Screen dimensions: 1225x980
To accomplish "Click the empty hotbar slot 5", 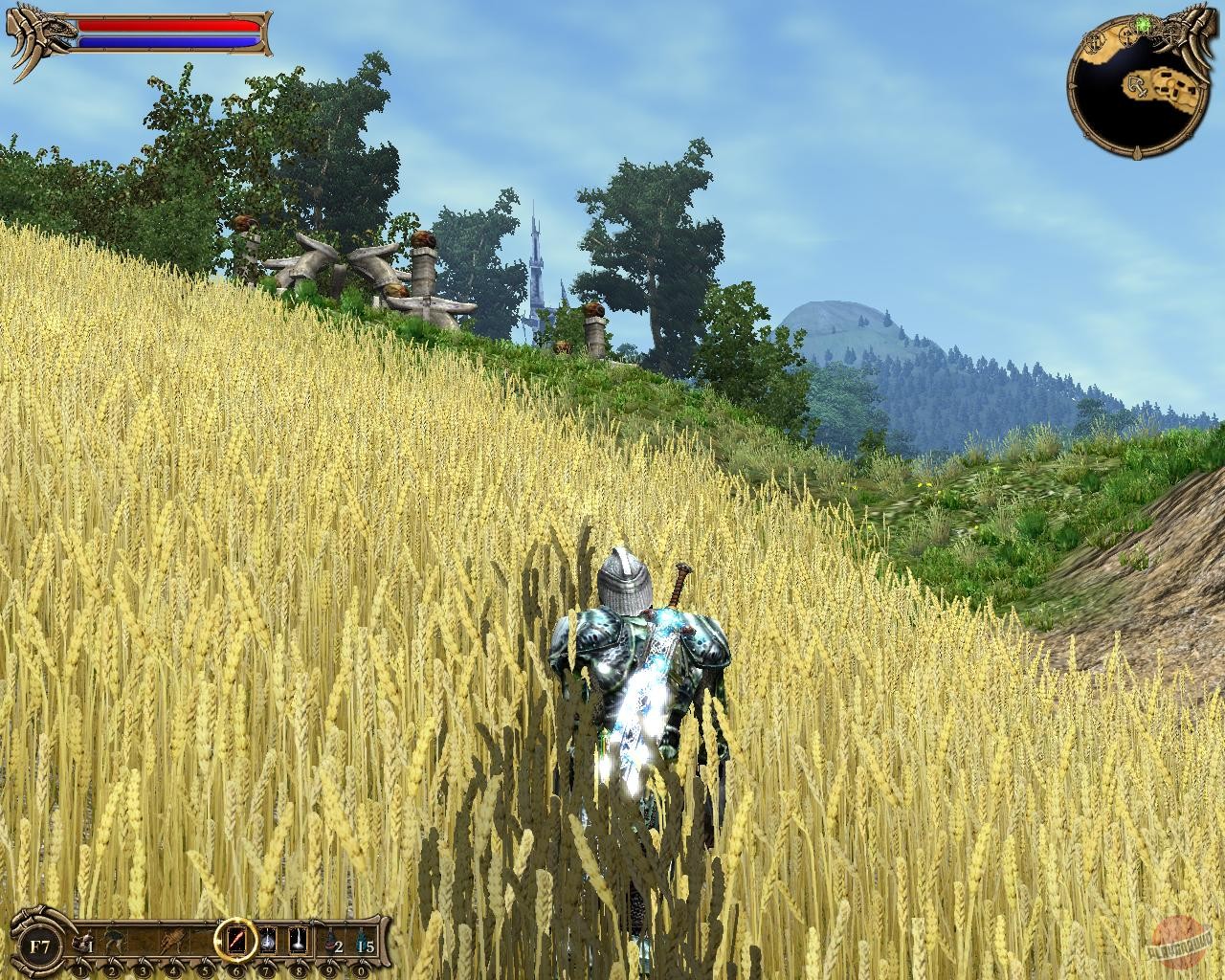I will [x=204, y=941].
